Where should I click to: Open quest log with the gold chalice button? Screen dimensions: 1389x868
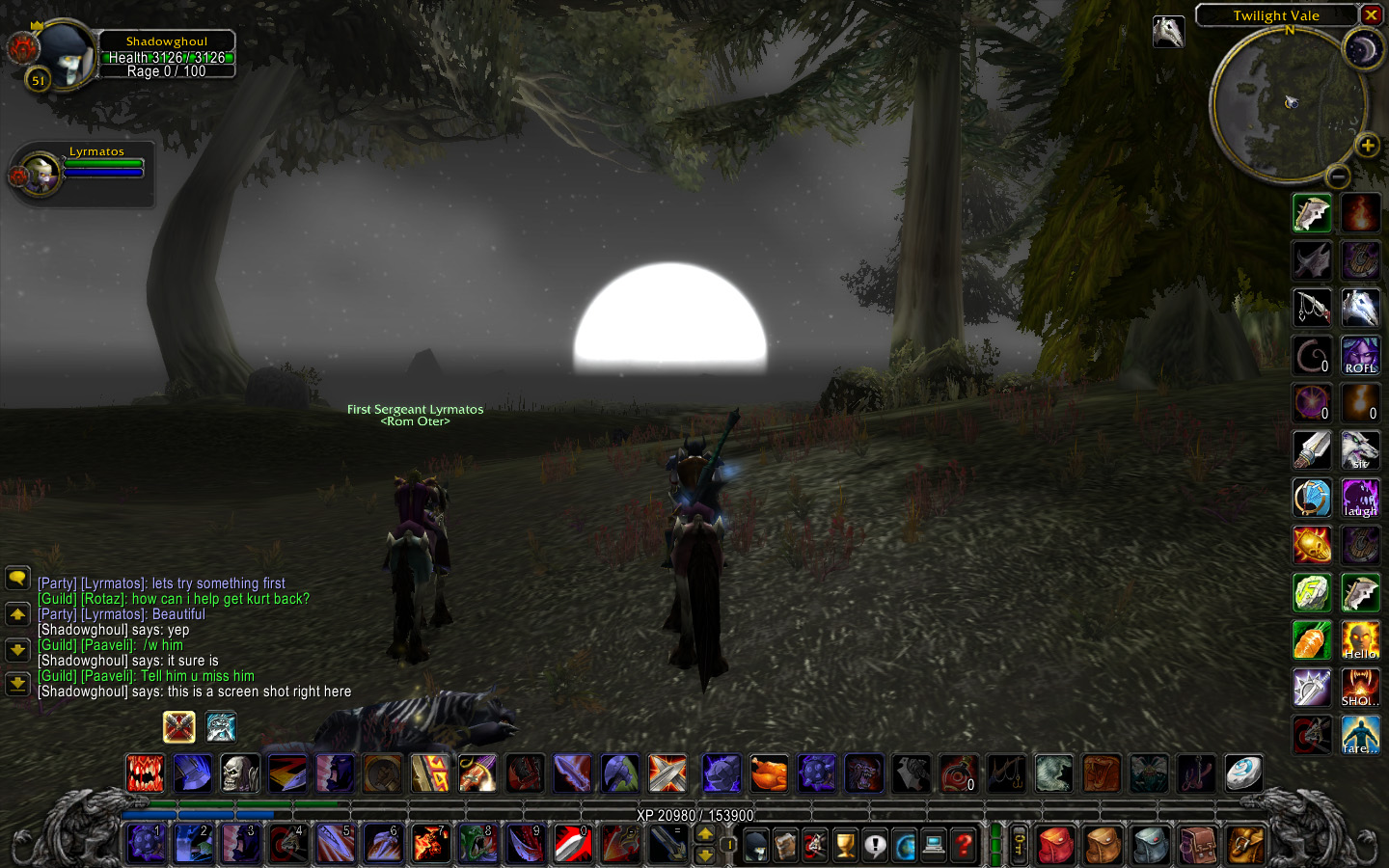coord(845,846)
